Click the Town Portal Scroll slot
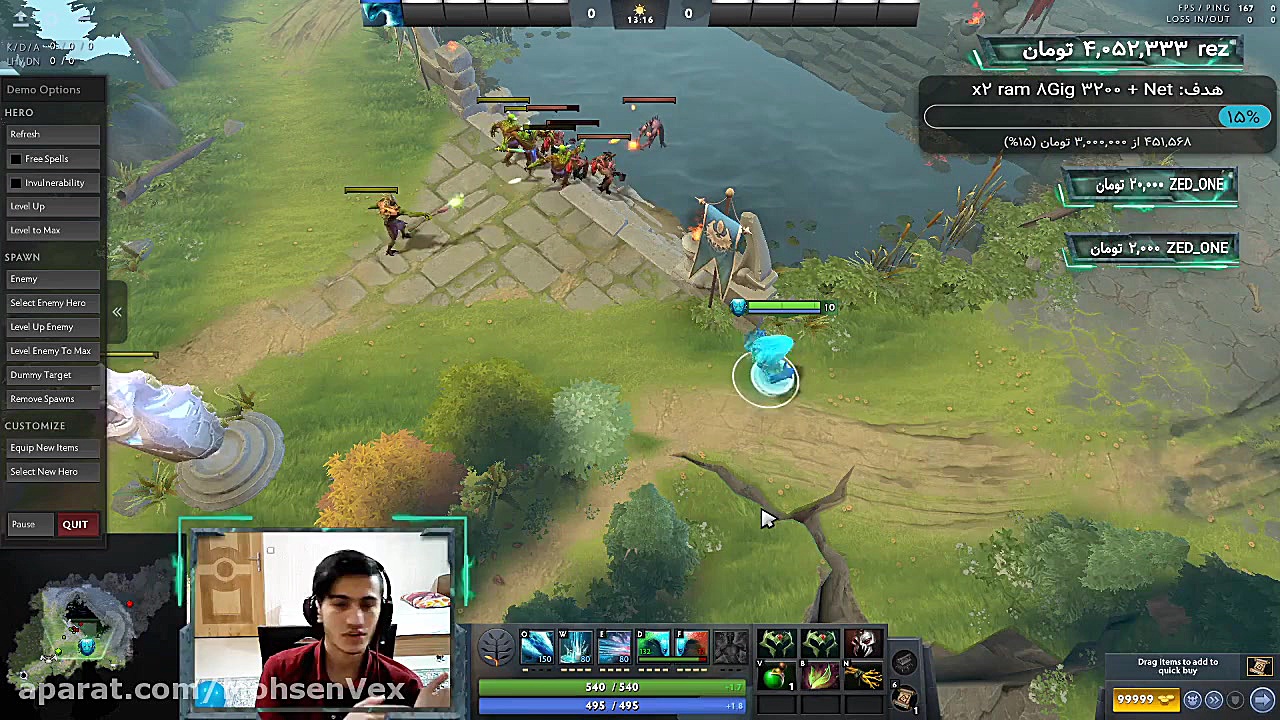This screenshot has width=1280, height=720. pos(903,699)
